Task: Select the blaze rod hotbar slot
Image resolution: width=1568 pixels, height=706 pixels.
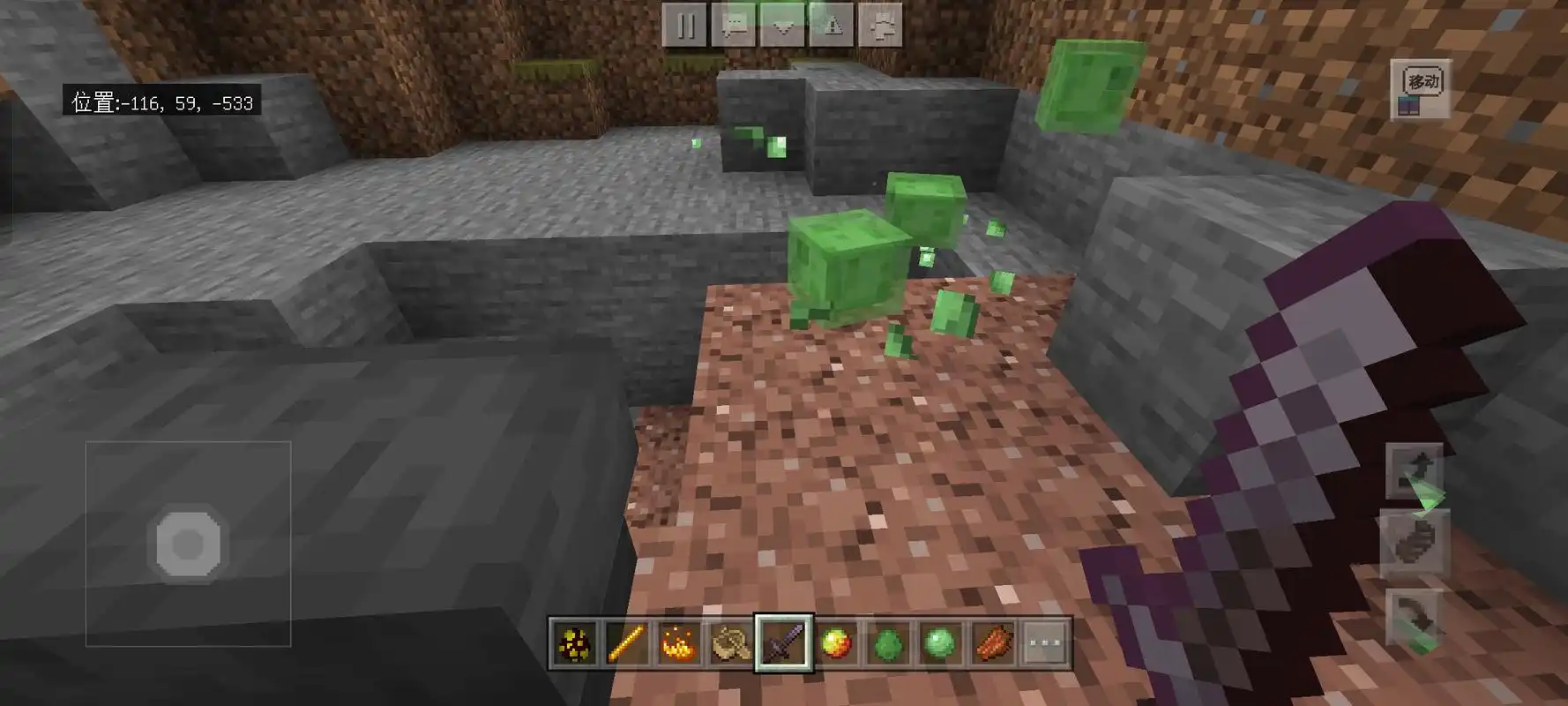Action: (x=627, y=643)
